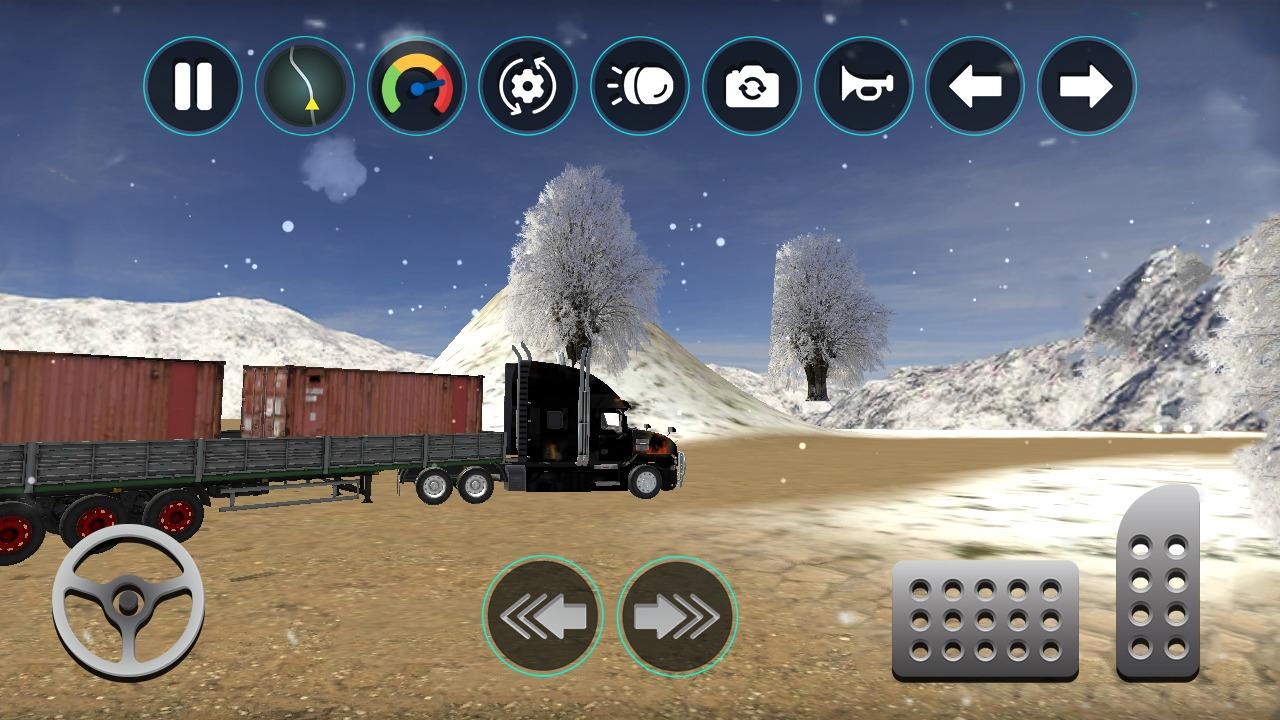Switch on the truck headlights
Viewport: 1280px width, 720px height.
click(x=640, y=86)
